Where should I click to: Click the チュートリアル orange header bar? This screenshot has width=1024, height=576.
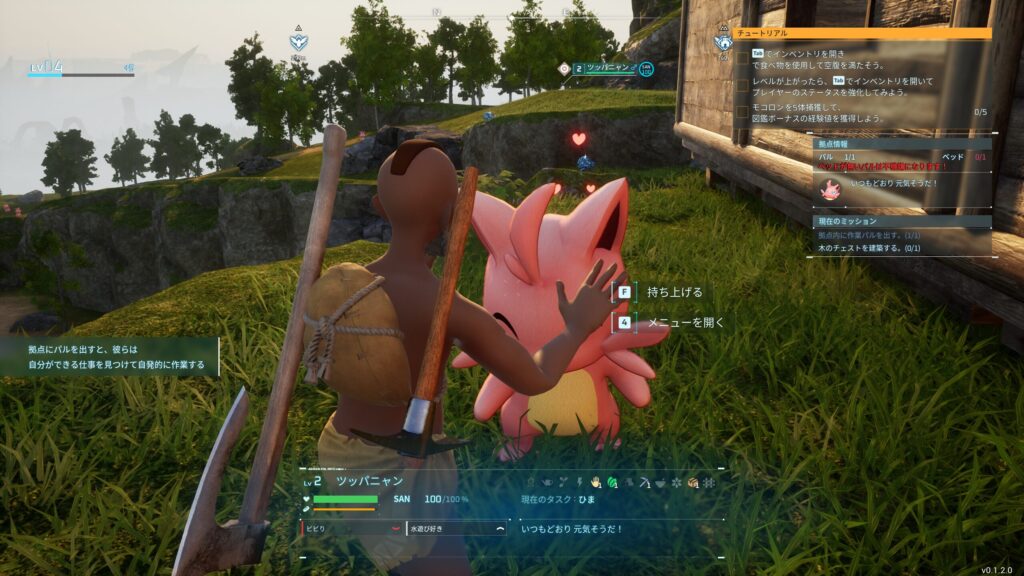(x=862, y=33)
